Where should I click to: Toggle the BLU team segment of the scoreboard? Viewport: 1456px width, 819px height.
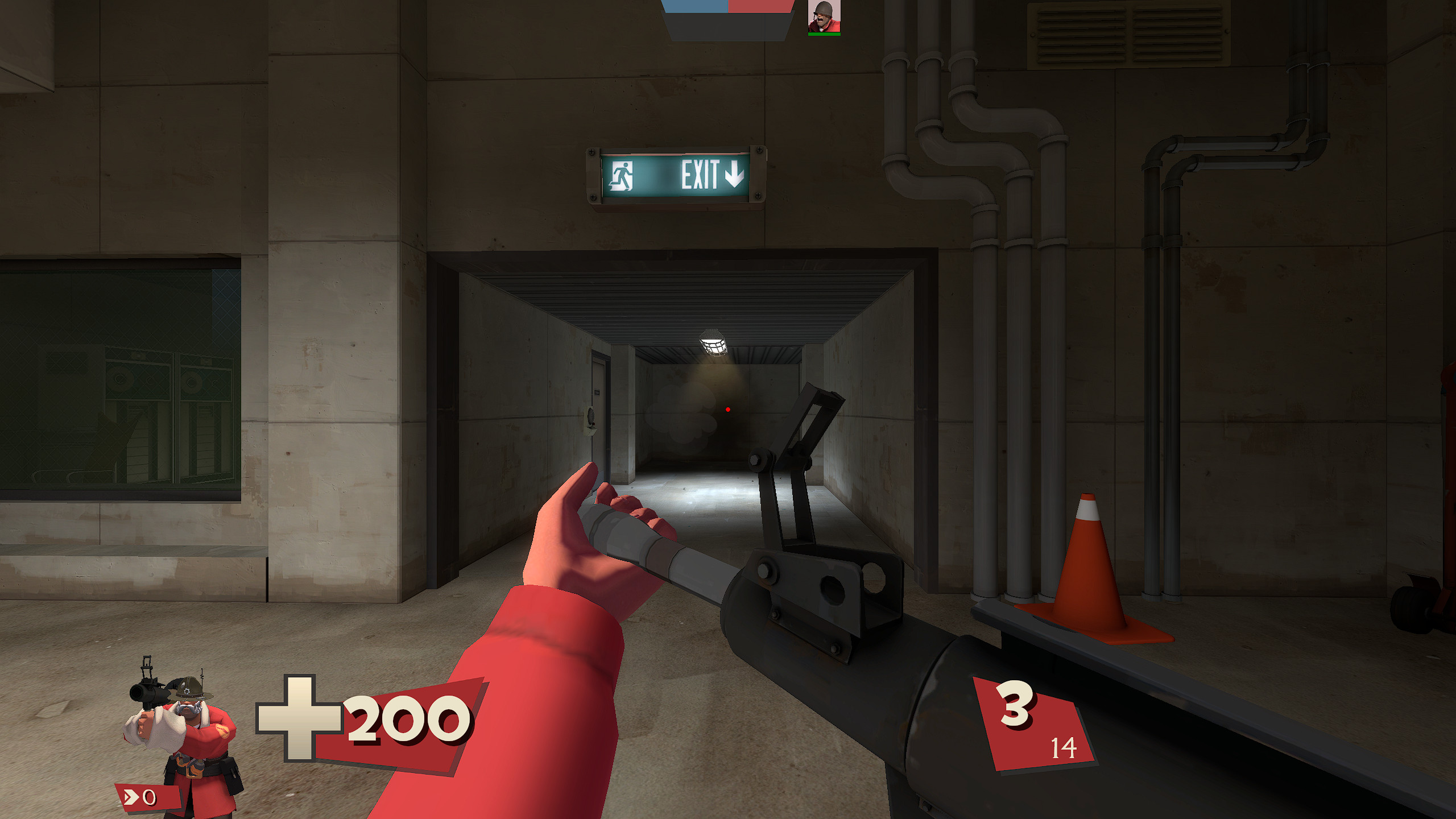click(x=696, y=6)
